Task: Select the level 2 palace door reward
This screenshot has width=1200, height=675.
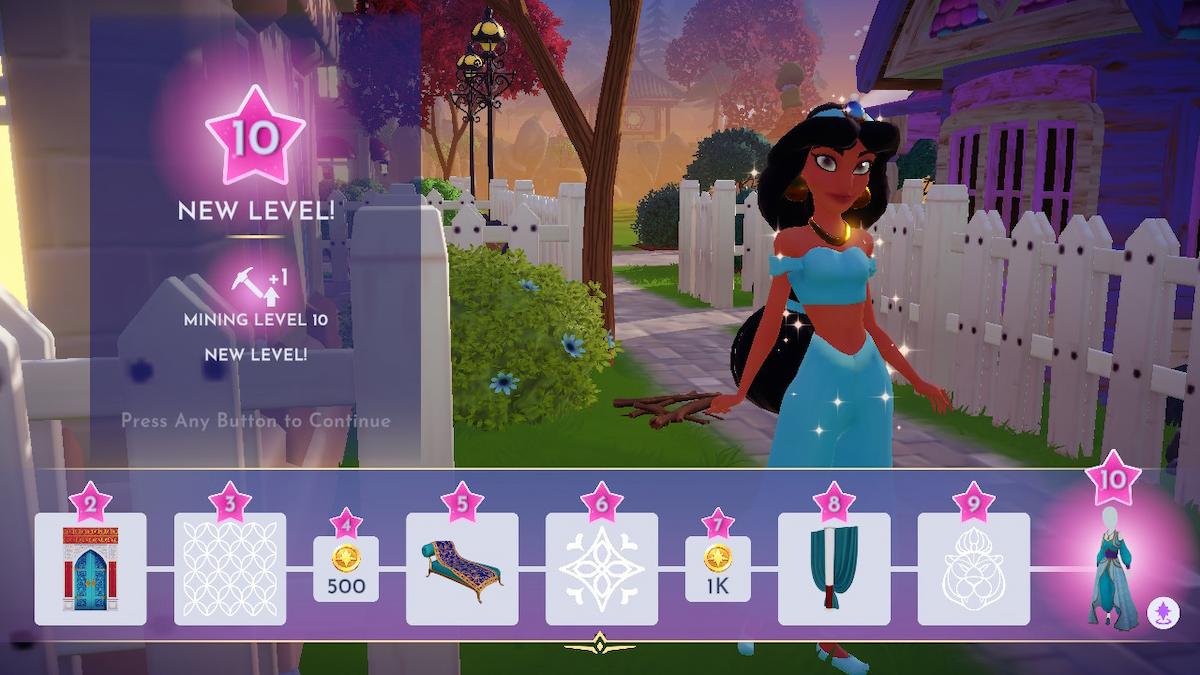Action: (90, 569)
